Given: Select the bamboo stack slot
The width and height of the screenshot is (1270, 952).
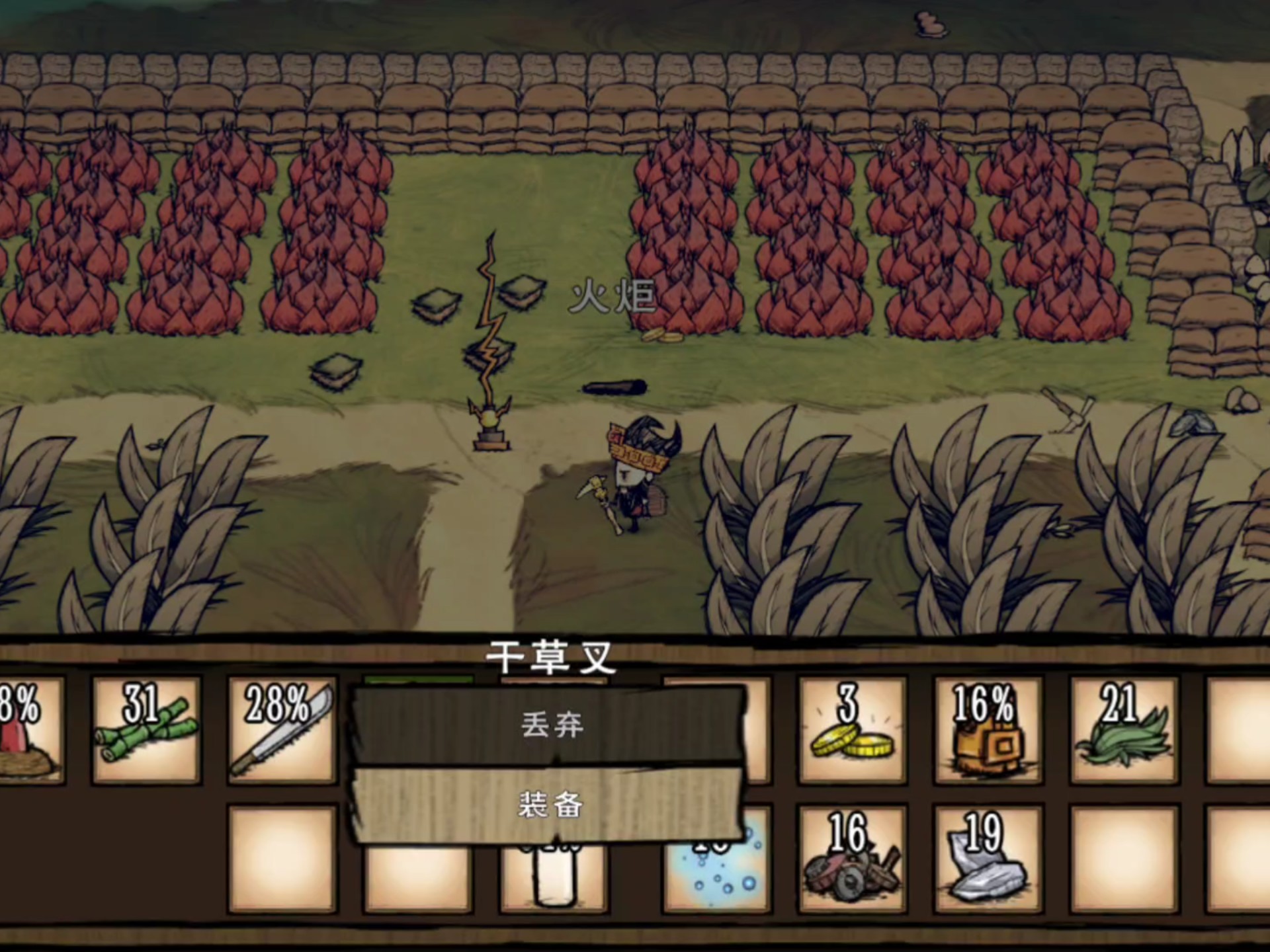Looking at the screenshot, I should (146, 730).
